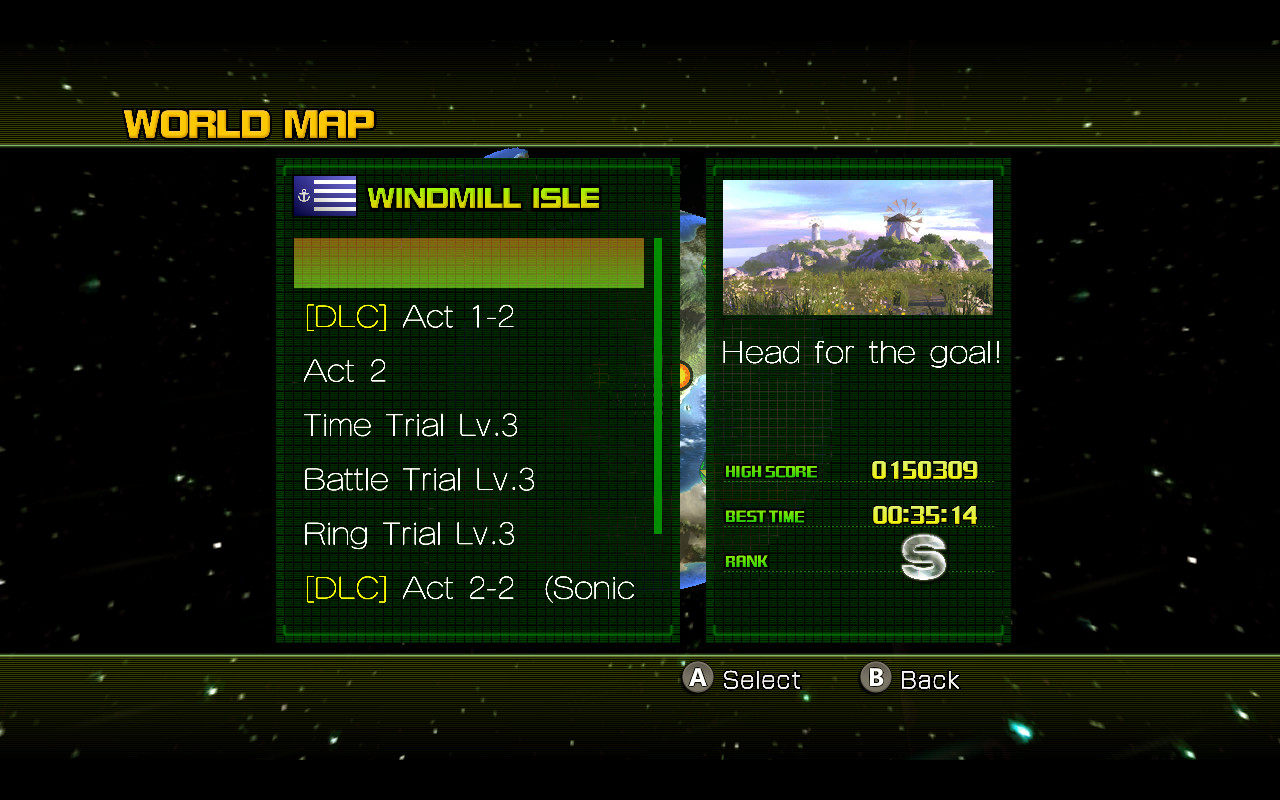This screenshot has height=800, width=1280.
Task: Click the B button Back icon
Action: (875, 679)
